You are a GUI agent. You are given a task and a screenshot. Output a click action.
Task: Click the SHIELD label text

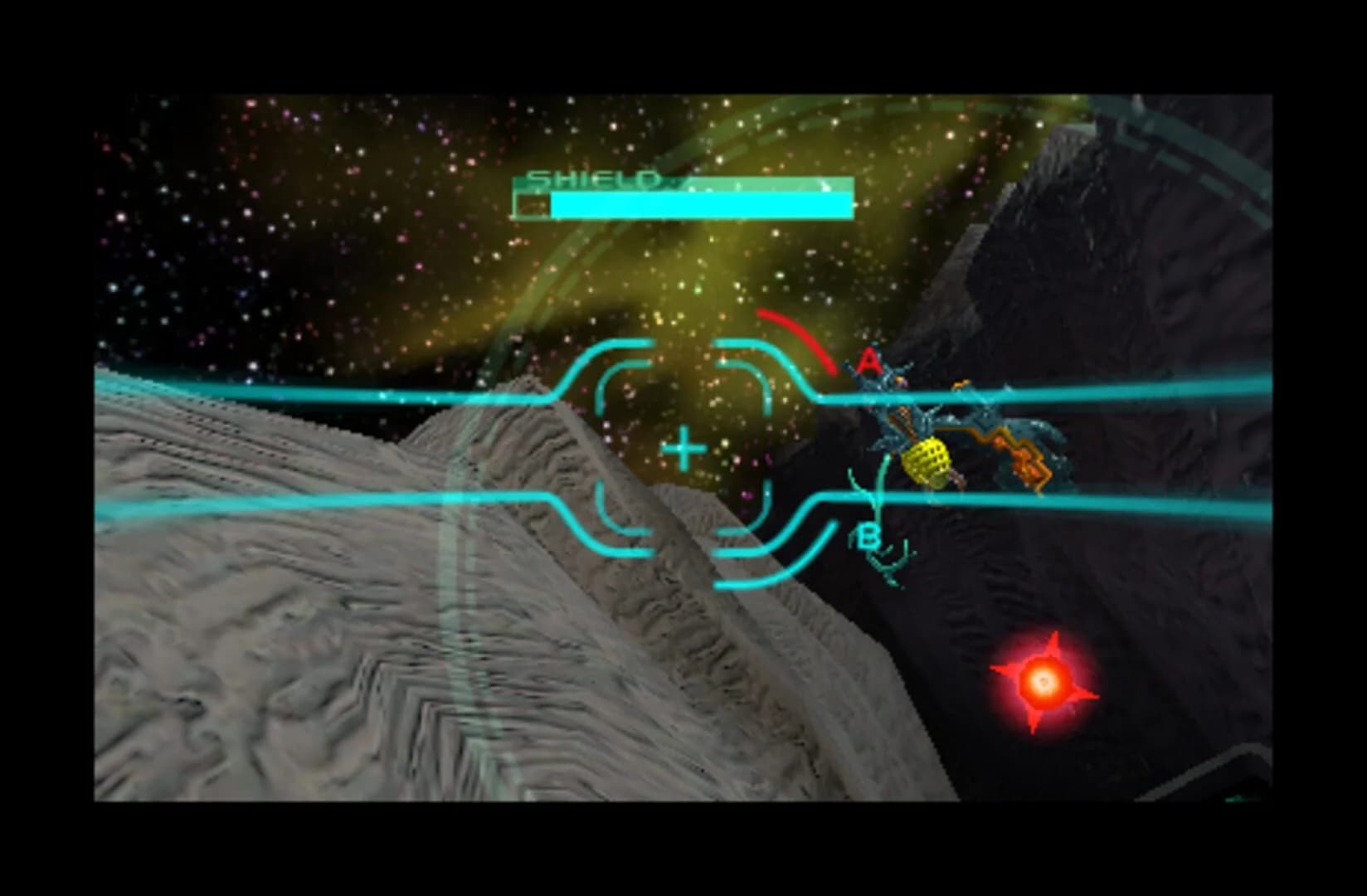click(593, 178)
